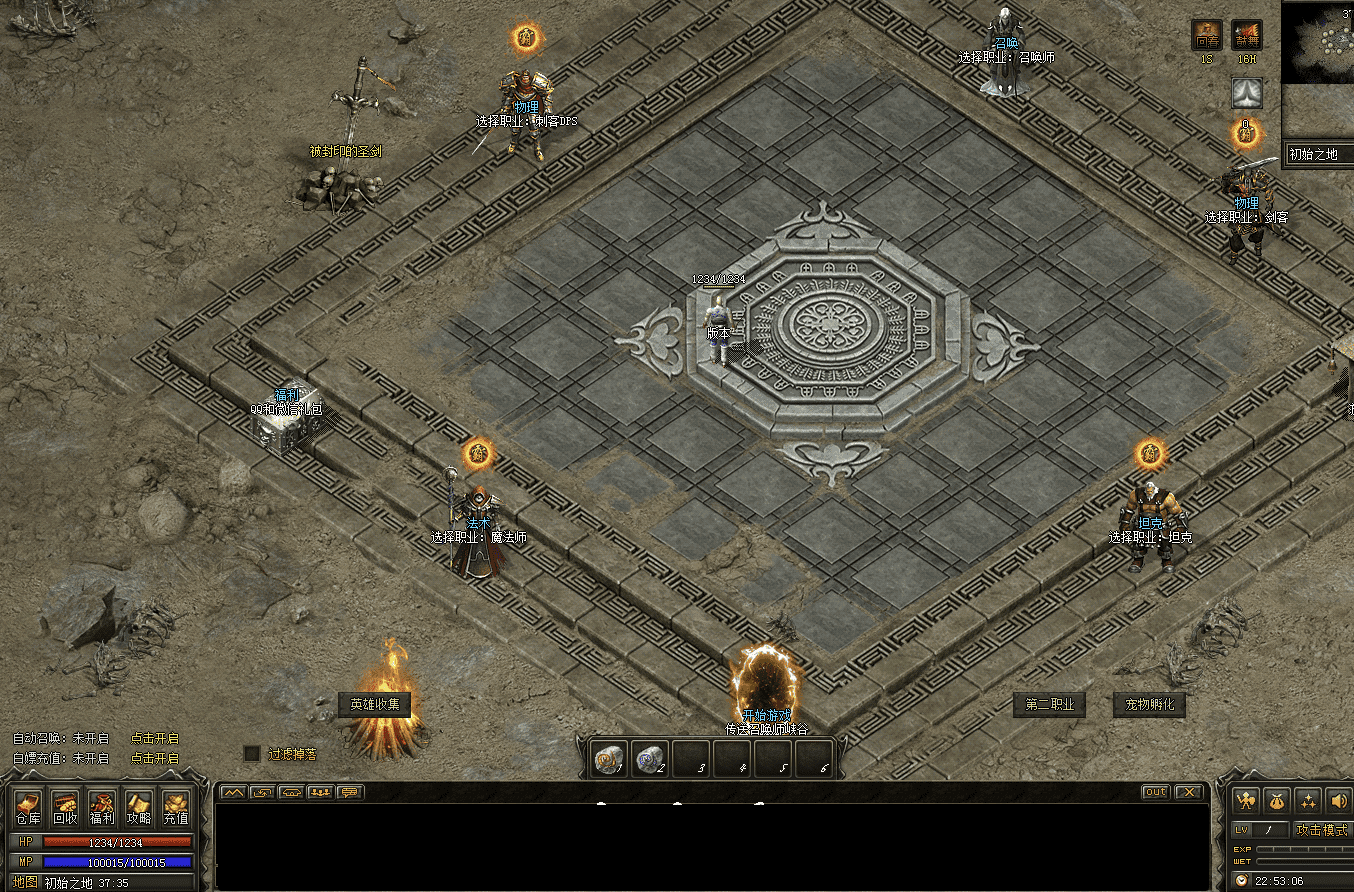Open the 攻略 guide scroll

(139, 807)
